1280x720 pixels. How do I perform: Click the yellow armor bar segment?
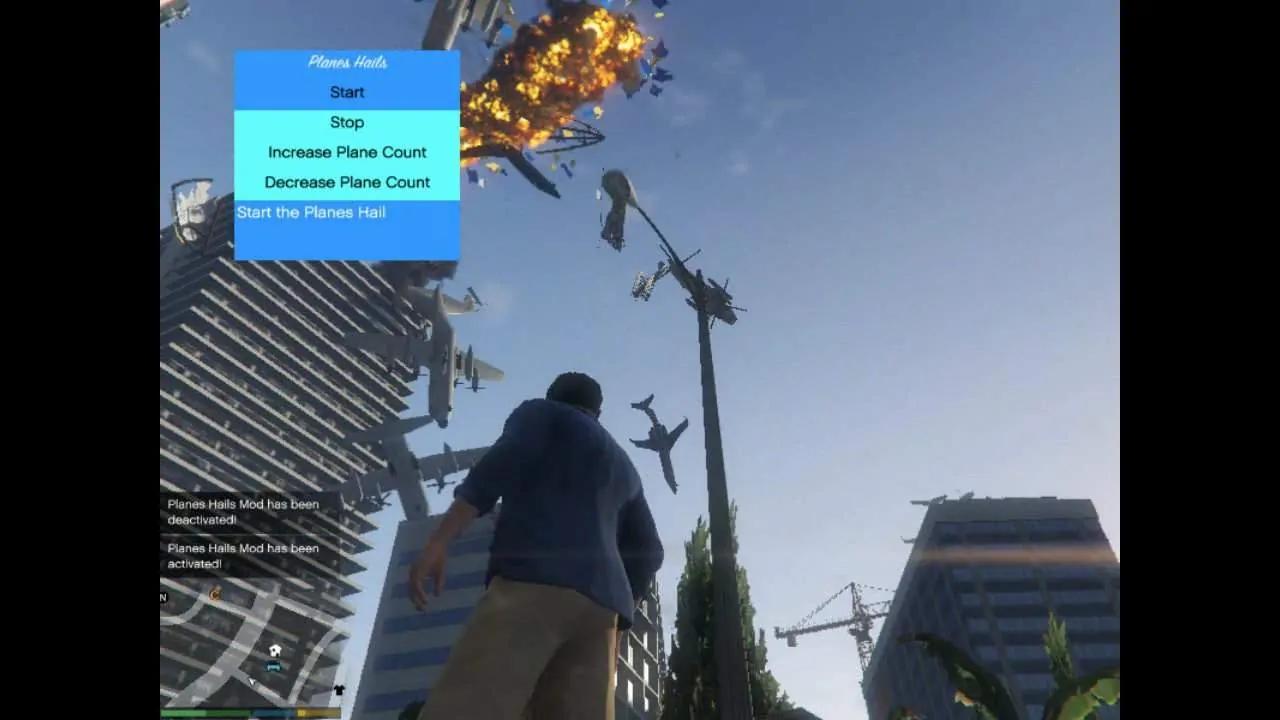click(x=318, y=713)
